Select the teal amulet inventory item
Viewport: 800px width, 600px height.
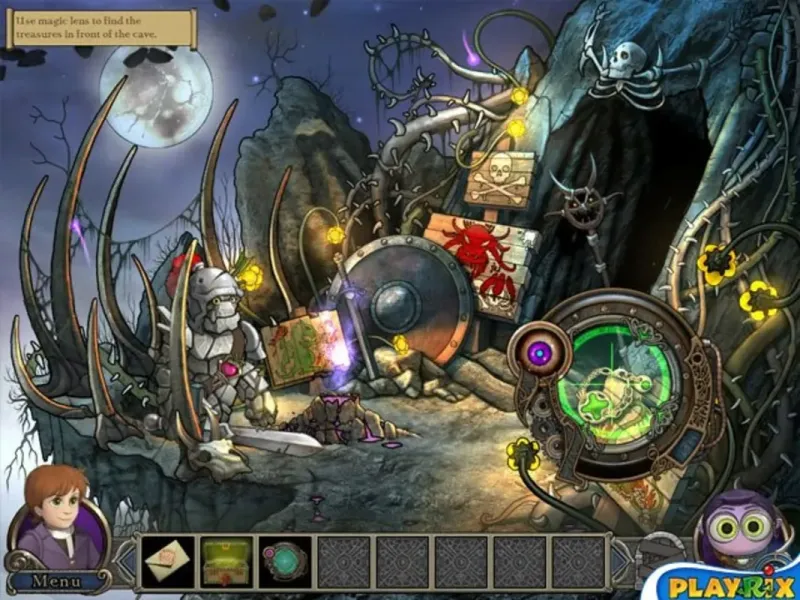[x=285, y=561]
